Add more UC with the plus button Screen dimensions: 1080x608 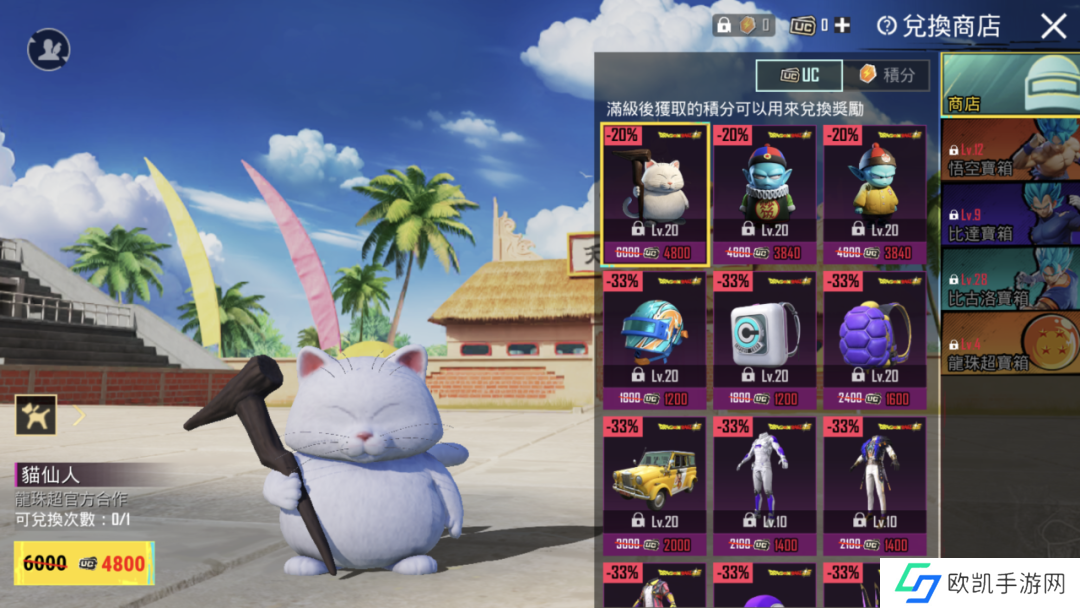point(842,25)
